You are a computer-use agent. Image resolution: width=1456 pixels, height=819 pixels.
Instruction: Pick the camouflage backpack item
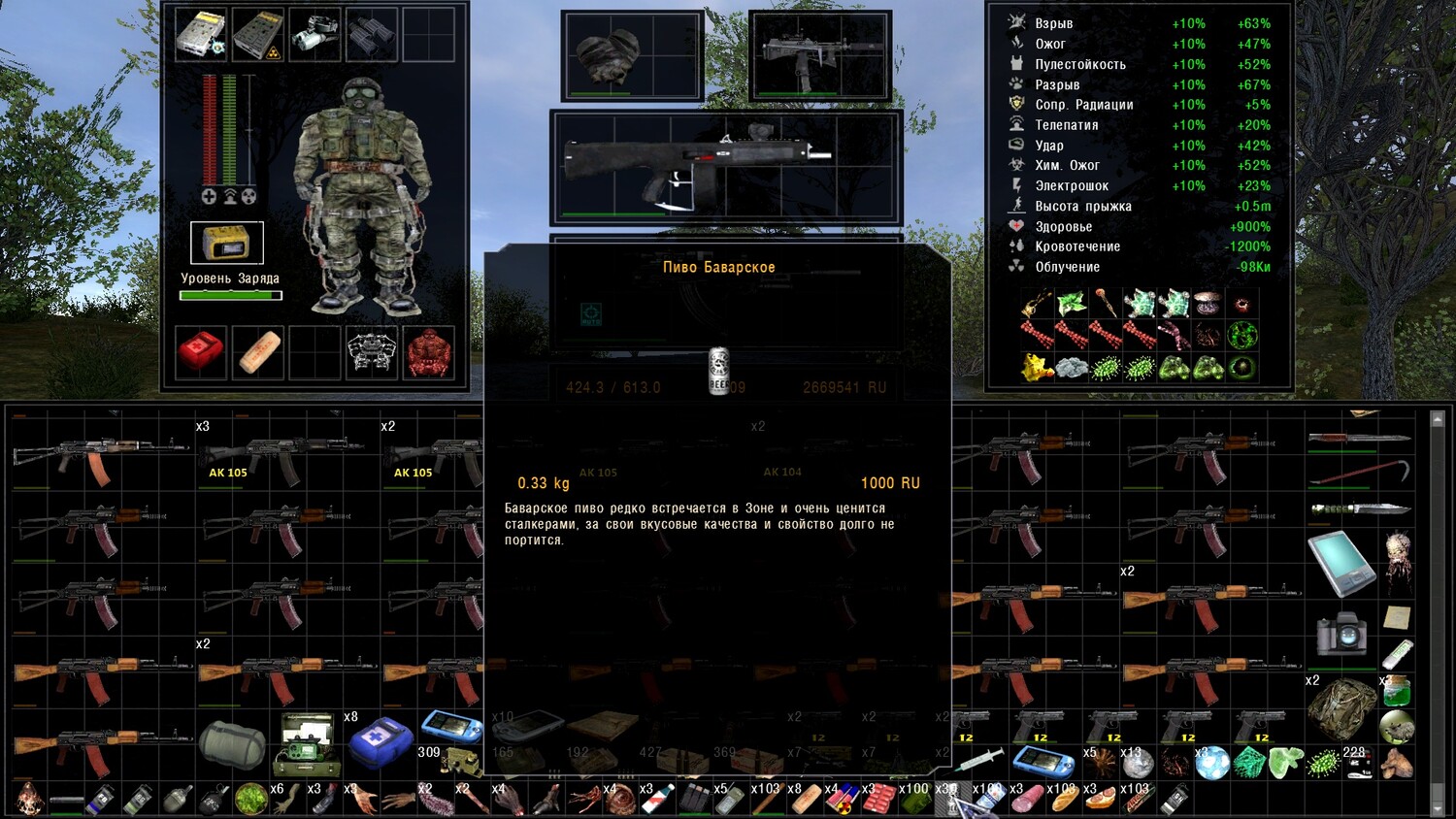pyautogui.click(x=1340, y=706)
